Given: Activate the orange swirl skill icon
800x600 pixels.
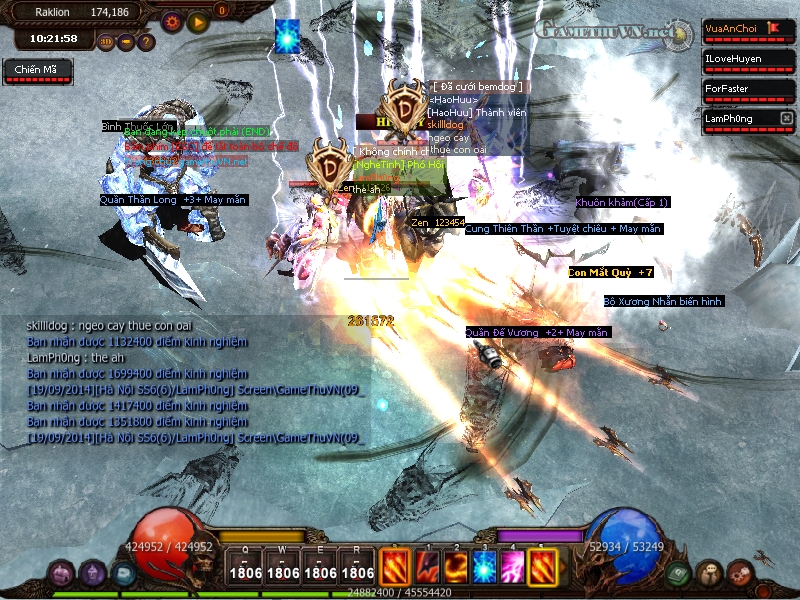Looking at the screenshot, I should click(x=455, y=567).
